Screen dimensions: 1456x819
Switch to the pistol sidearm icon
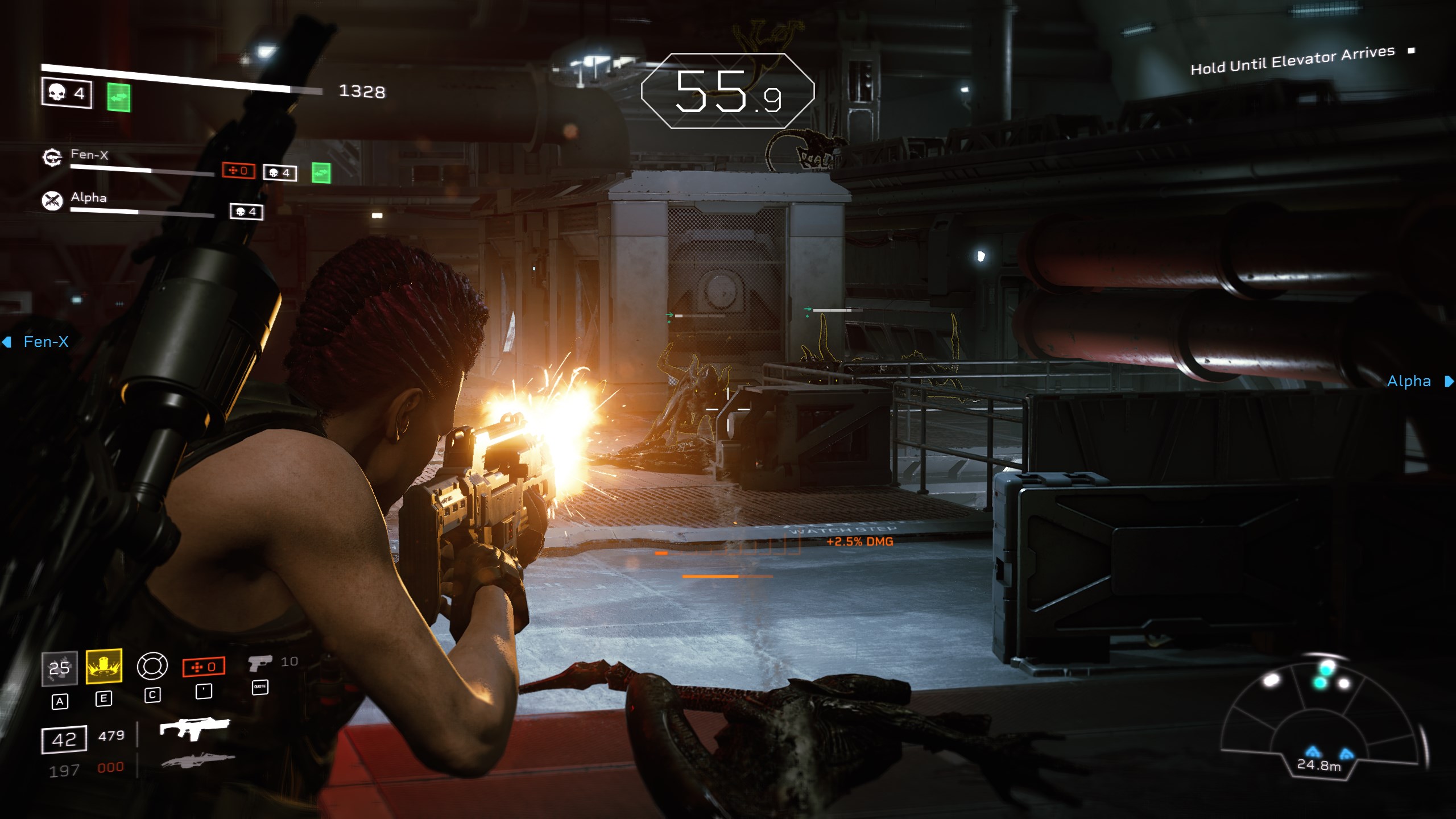click(260, 663)
